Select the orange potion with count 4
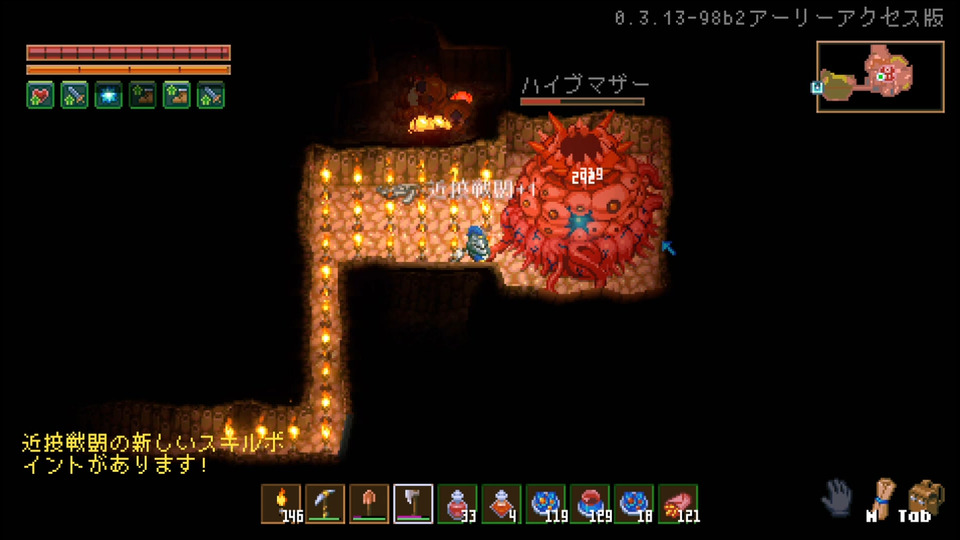960x540 pixels. (x=501, y=503)
